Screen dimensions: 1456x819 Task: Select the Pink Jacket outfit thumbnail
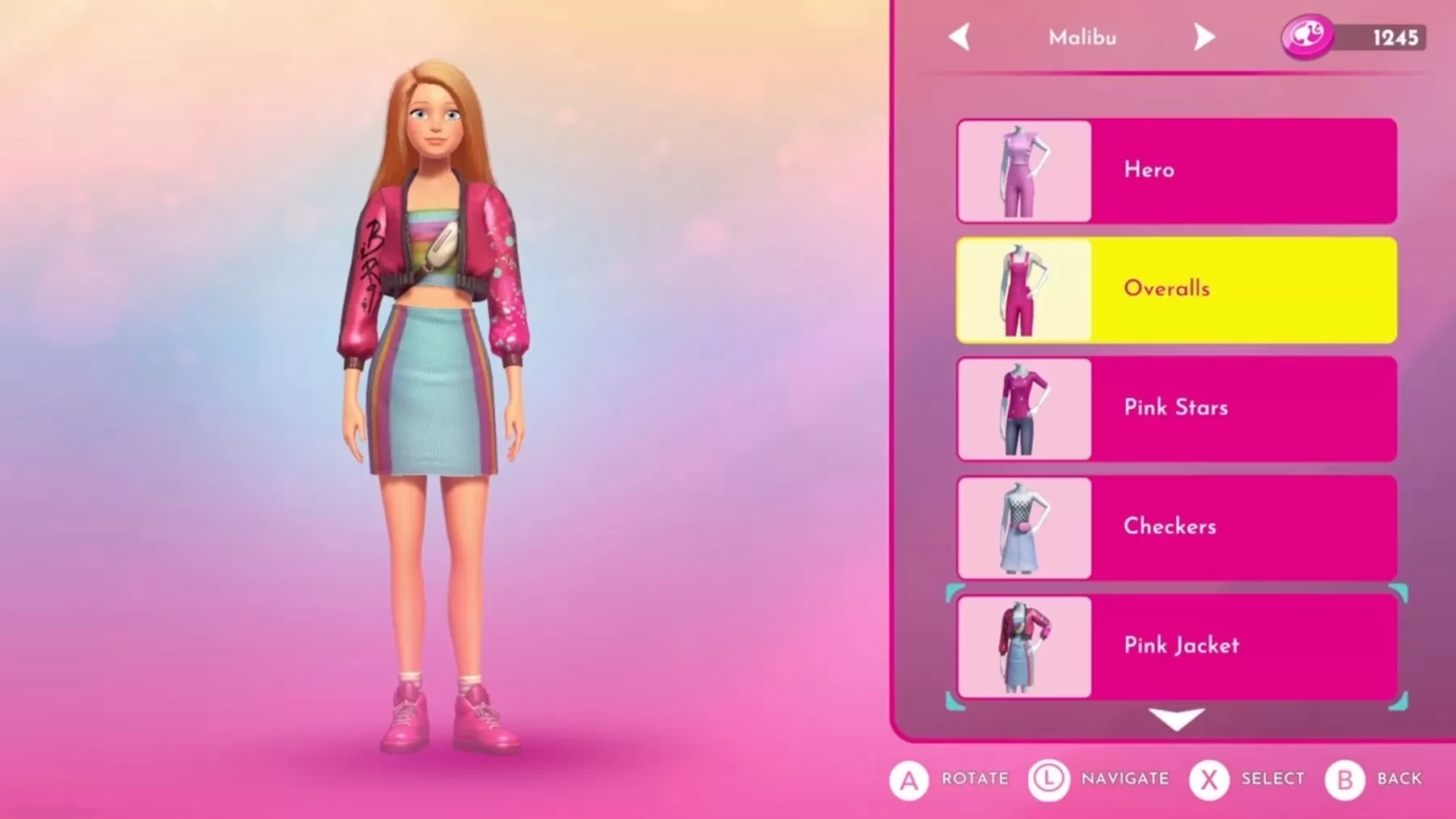point(1022,645)
